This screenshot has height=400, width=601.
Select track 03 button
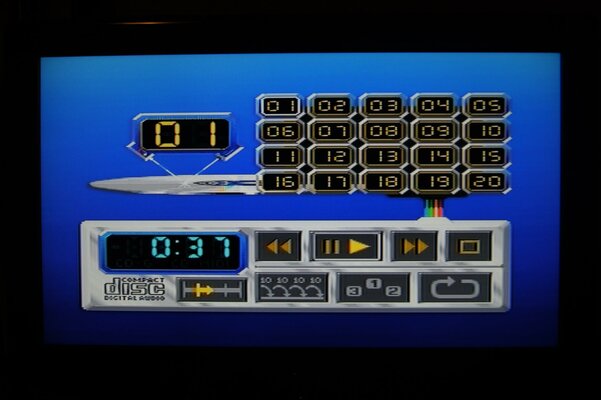(x=382, y=106)
